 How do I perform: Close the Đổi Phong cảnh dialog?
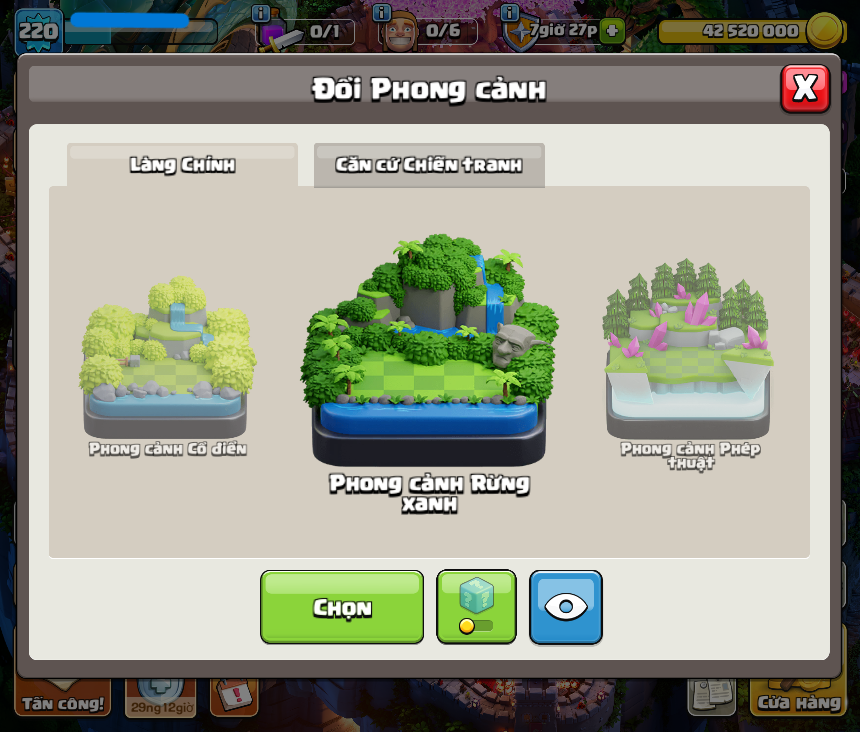(805, 89)
